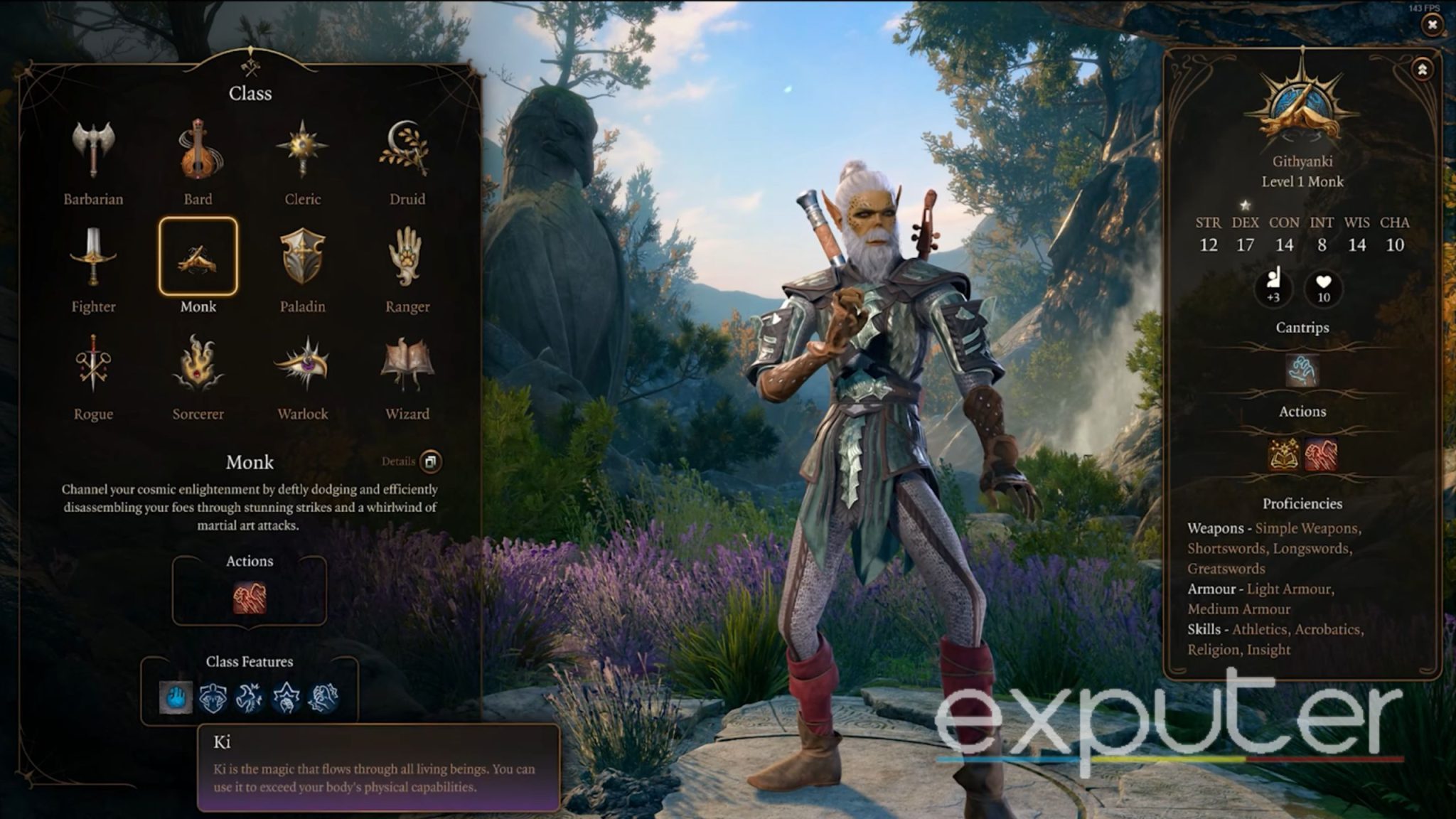Select the Rogue class
Image resolution: width=1456 pixels, height=819 pixels.
coord(93,364)
